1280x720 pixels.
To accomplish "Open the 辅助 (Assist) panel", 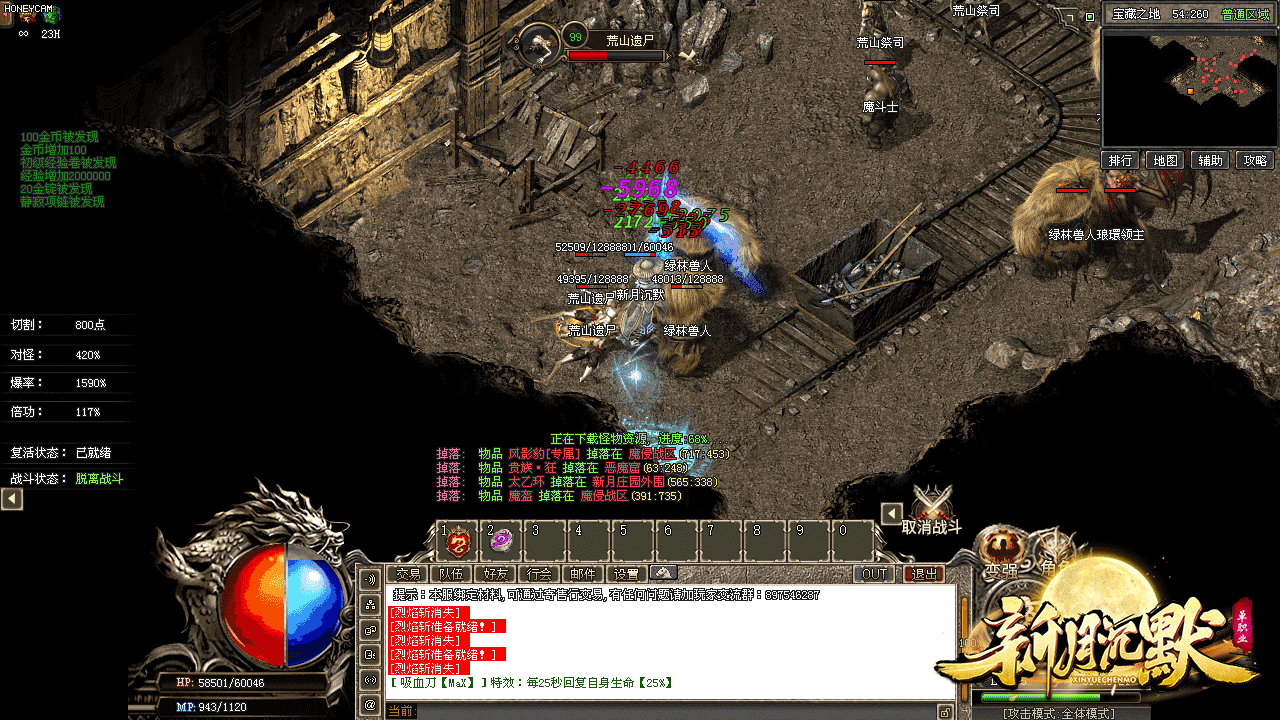I will coord(1210,160).
